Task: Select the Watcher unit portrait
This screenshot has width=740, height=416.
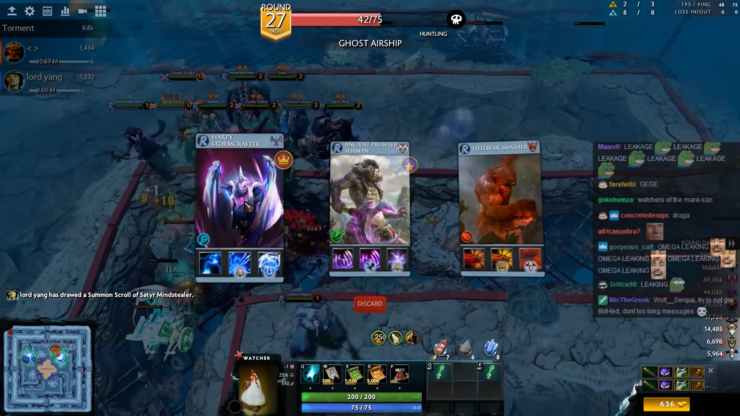Action: [258, 386]
